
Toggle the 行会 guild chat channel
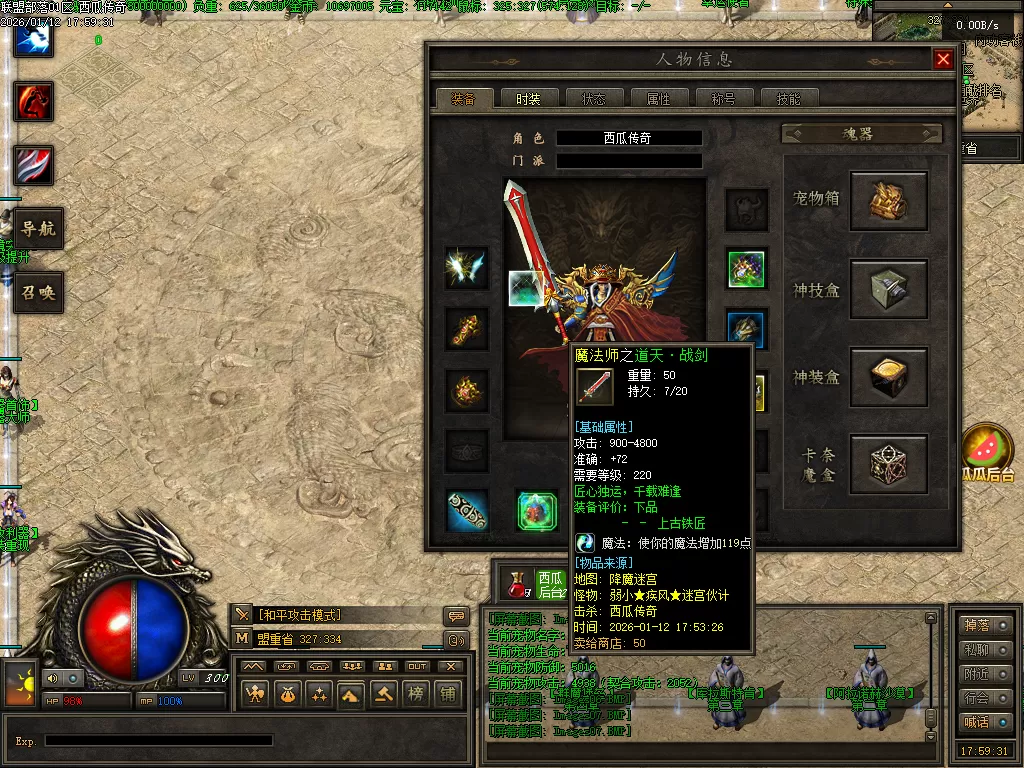(x=985, y=698)
